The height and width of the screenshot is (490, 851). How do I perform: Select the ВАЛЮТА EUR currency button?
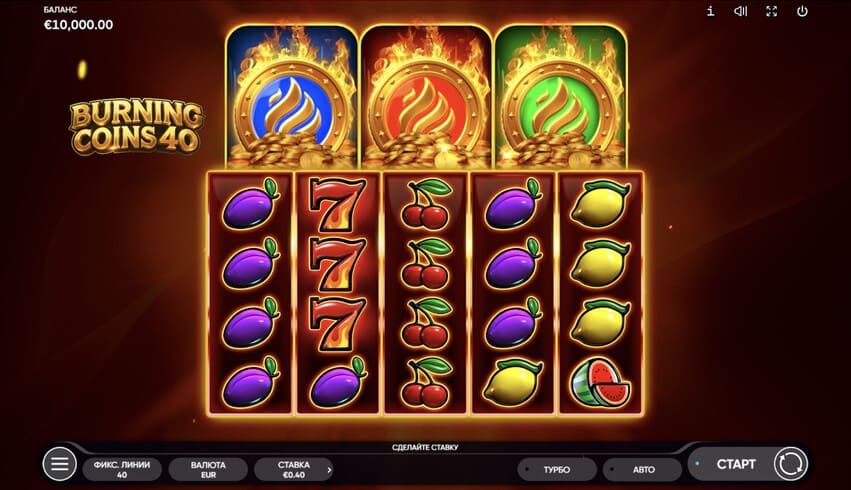click(x=208, y=469)
